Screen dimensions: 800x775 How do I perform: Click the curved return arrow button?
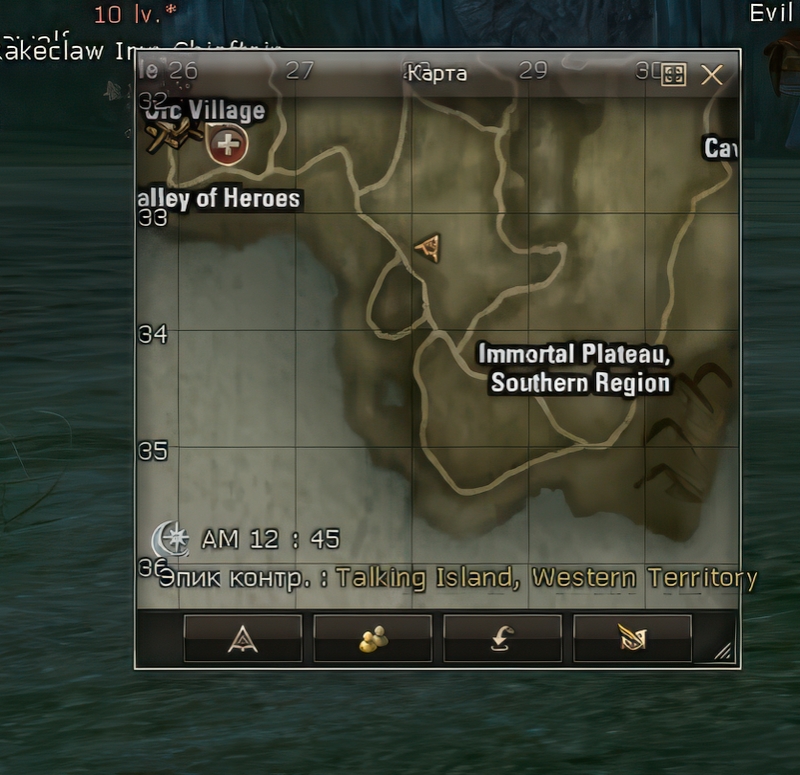point(502,638)
